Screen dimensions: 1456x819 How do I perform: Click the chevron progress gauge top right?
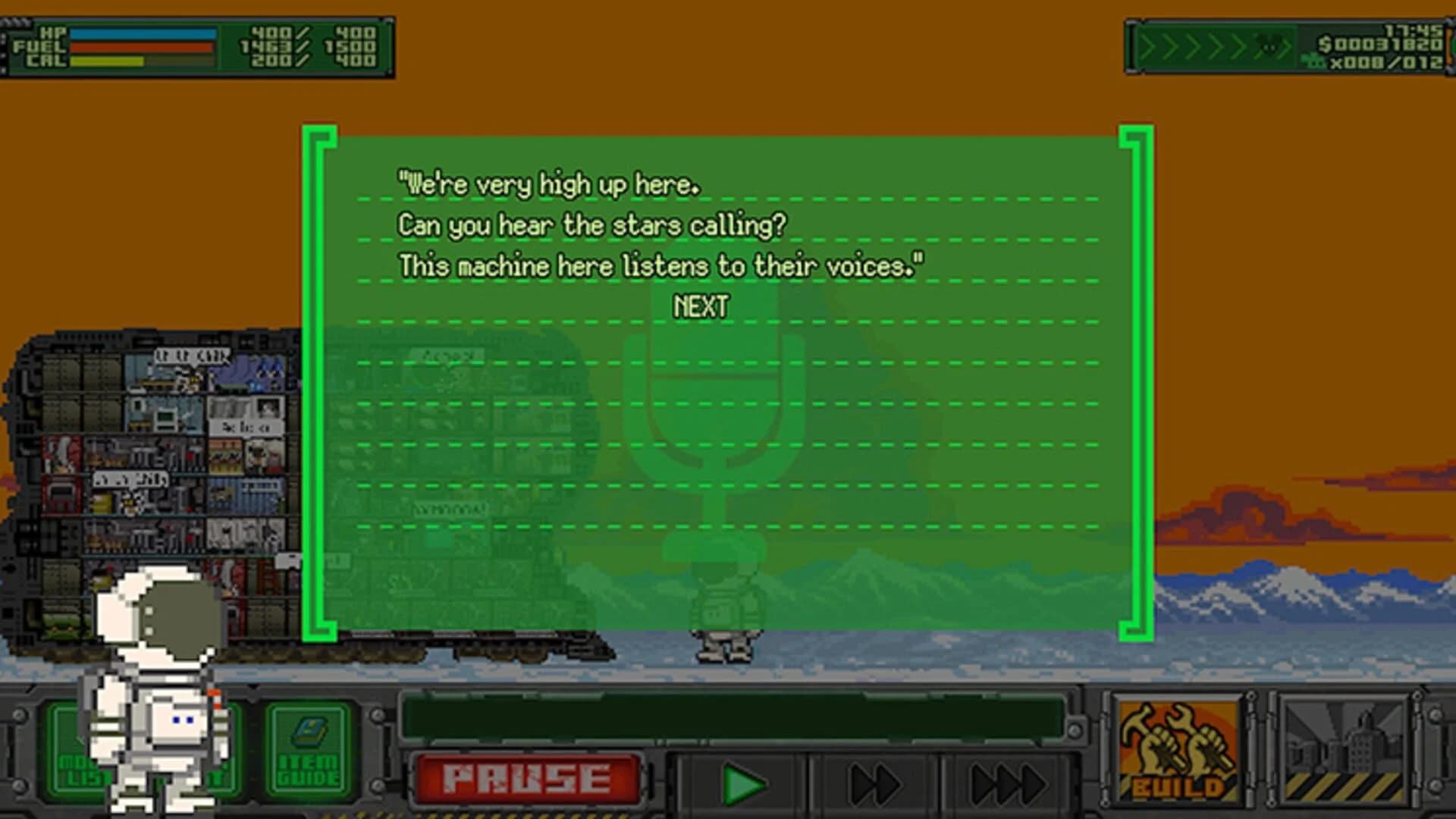pos(1213,45)
